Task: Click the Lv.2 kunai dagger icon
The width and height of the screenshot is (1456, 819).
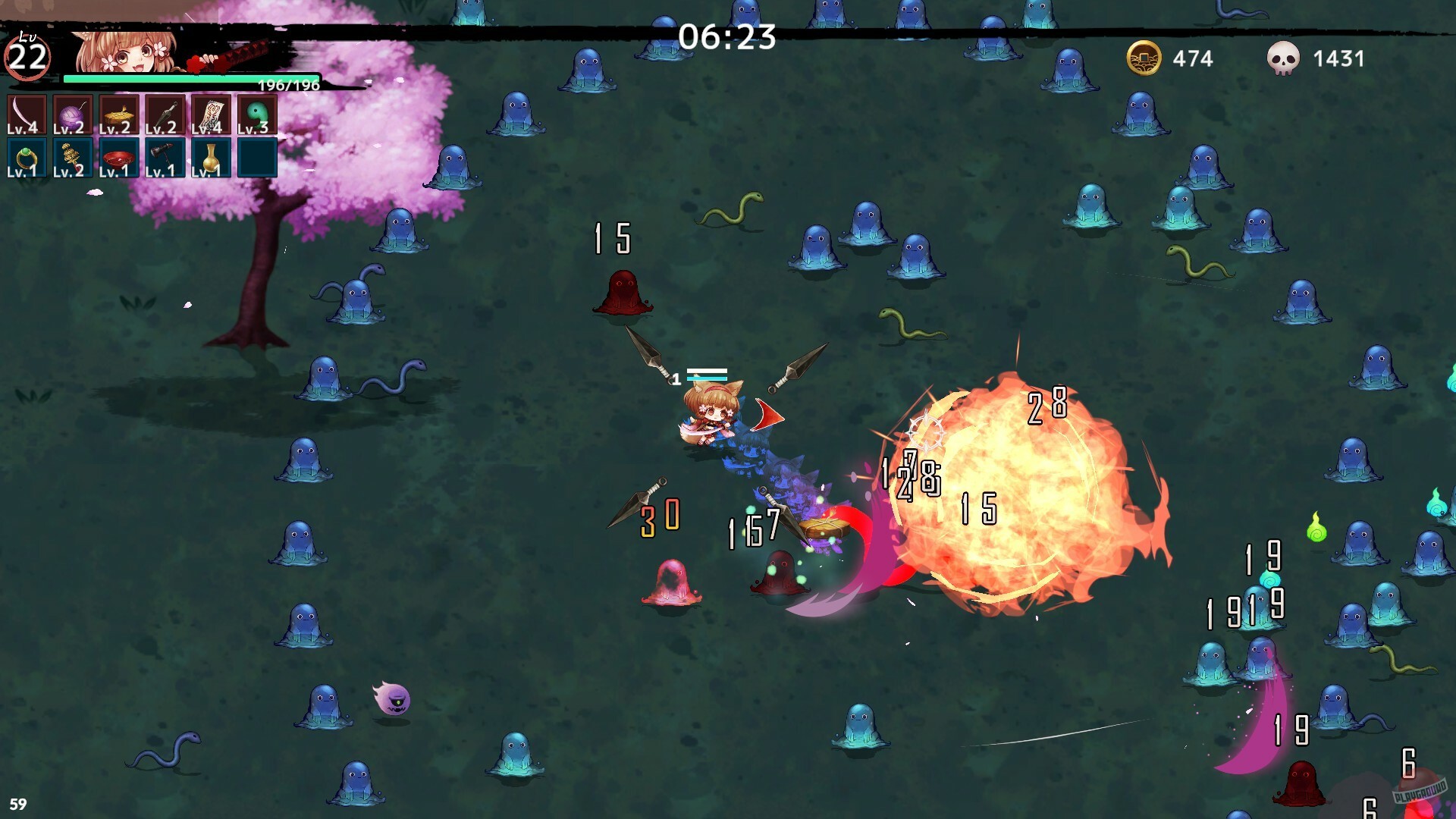Action: pyautogui.click(x=165, y=115)
